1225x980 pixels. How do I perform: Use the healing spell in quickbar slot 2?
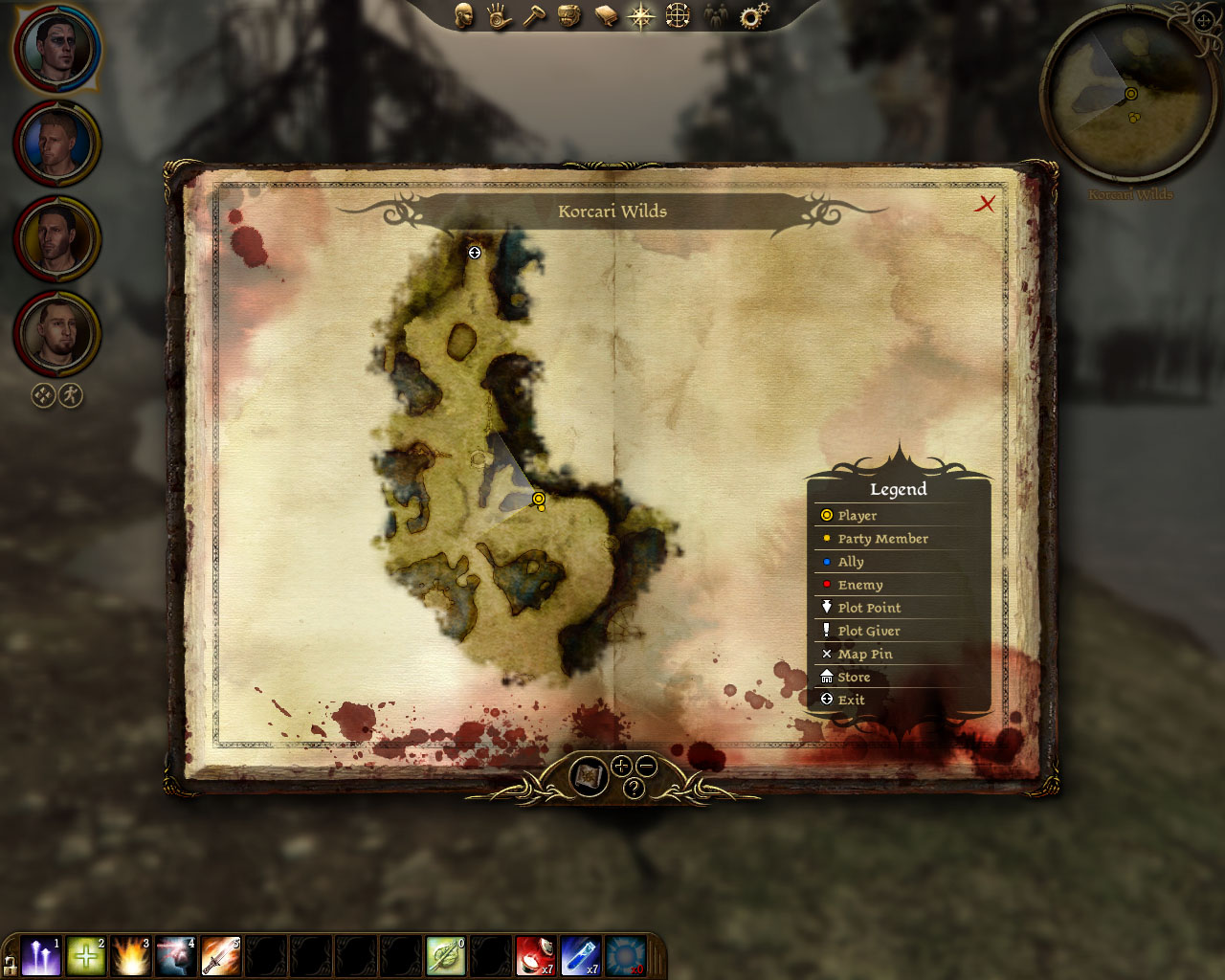click(85, 954)
